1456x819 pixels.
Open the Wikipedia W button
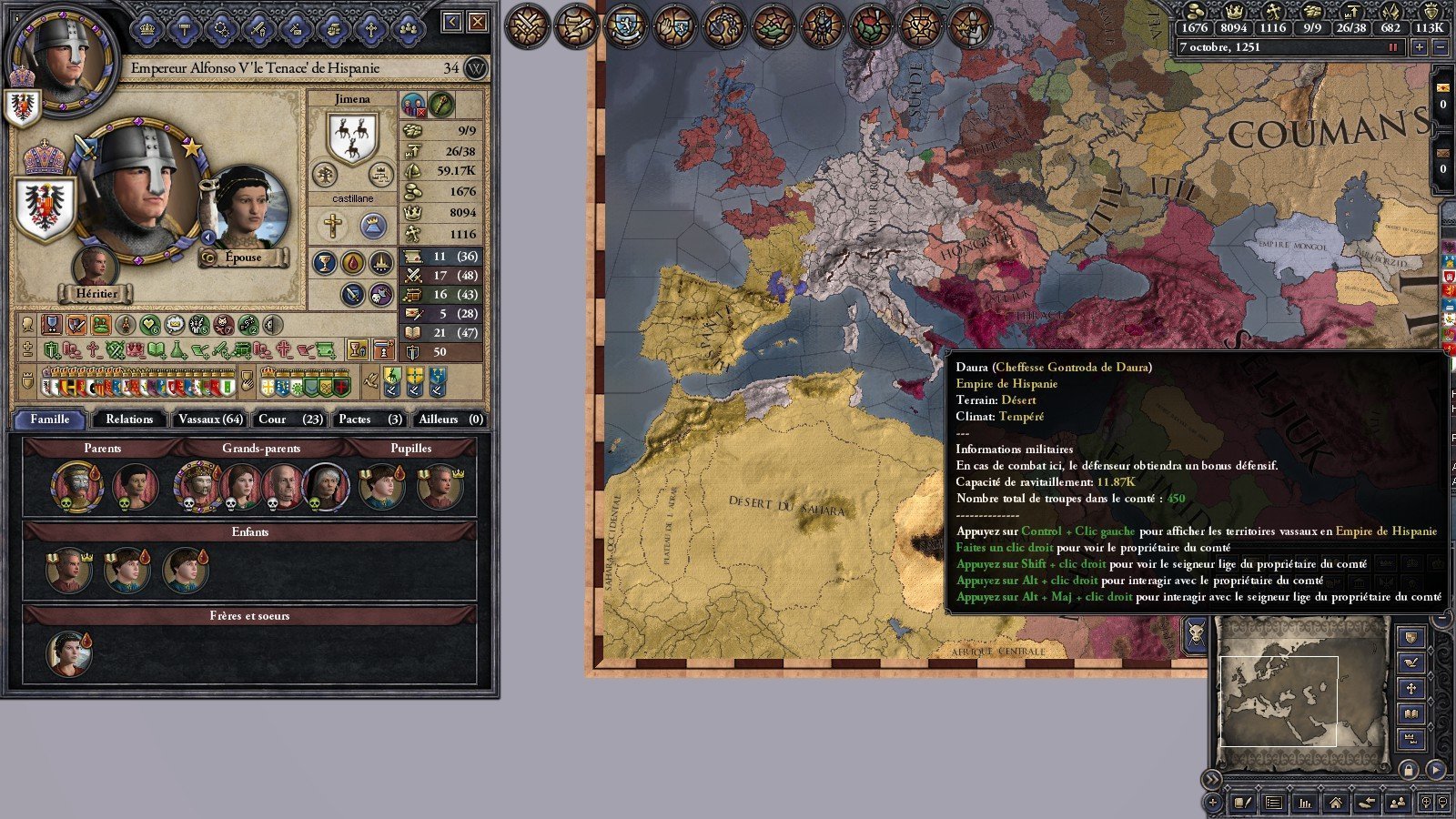[x=475, y=68]
